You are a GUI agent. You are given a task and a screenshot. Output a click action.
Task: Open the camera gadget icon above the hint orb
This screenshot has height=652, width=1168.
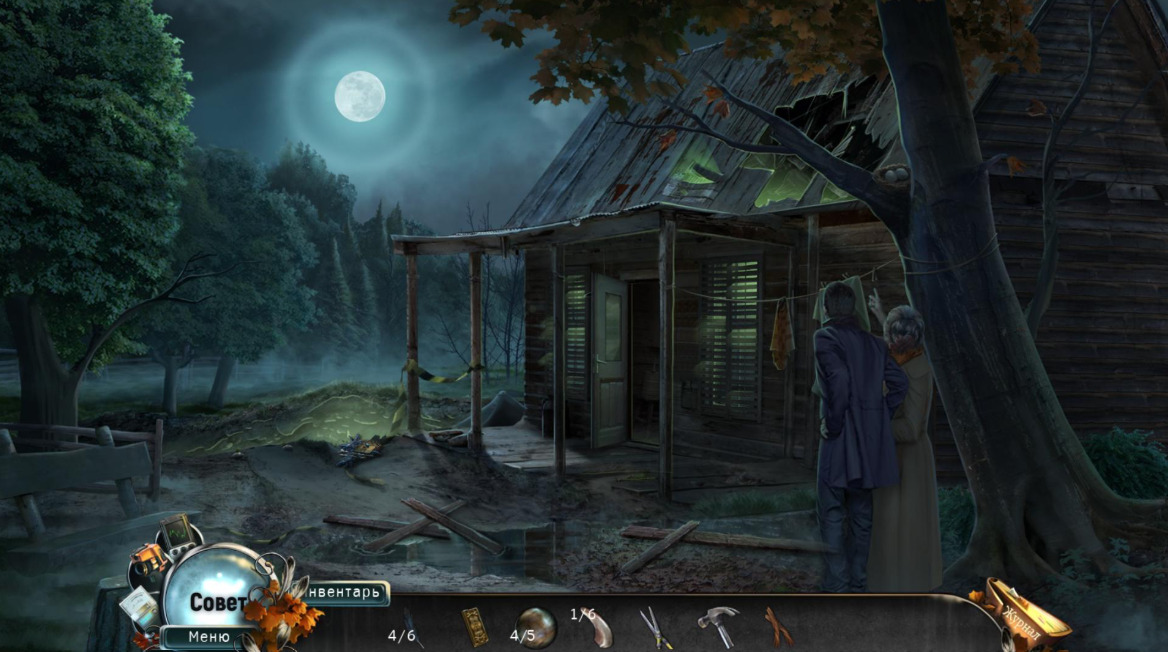tap(150, 560)
